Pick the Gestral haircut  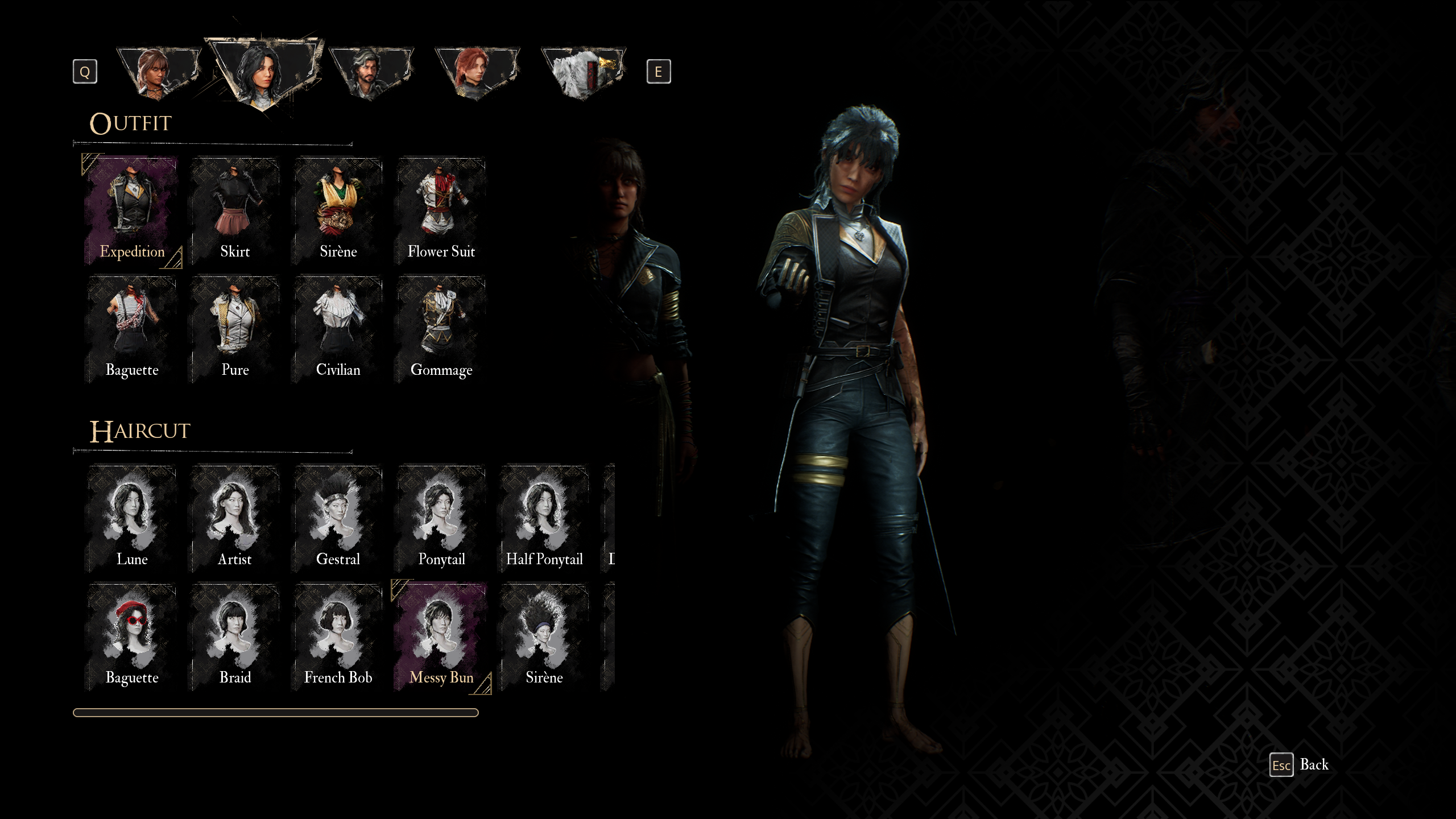338,518
